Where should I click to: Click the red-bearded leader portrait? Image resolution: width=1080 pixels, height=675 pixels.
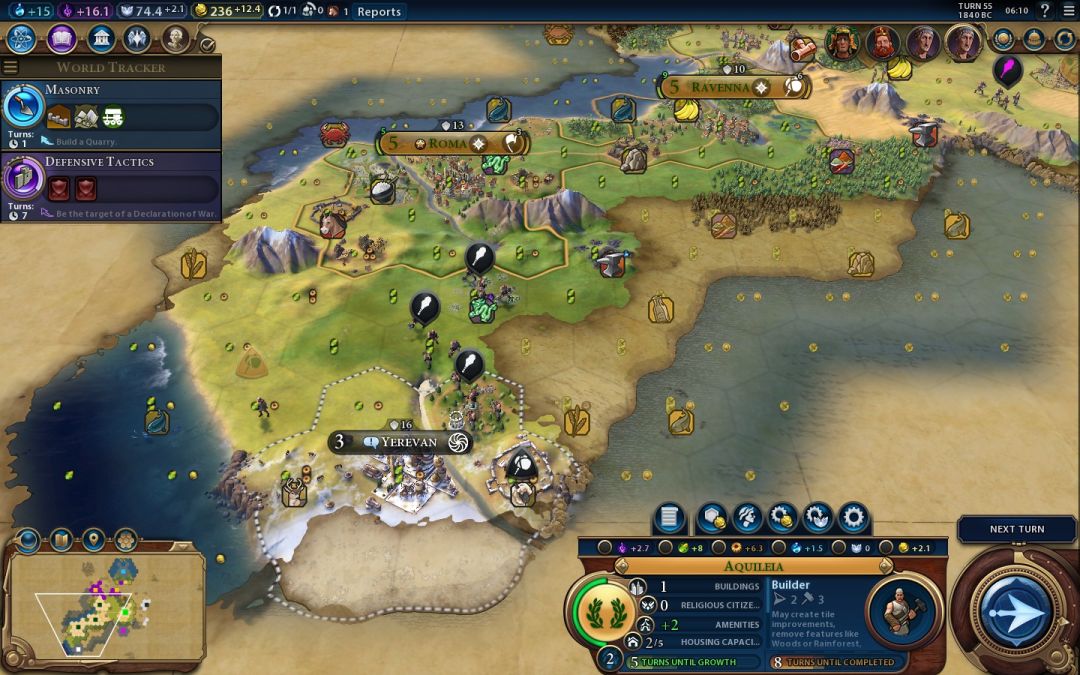point(883,43)
